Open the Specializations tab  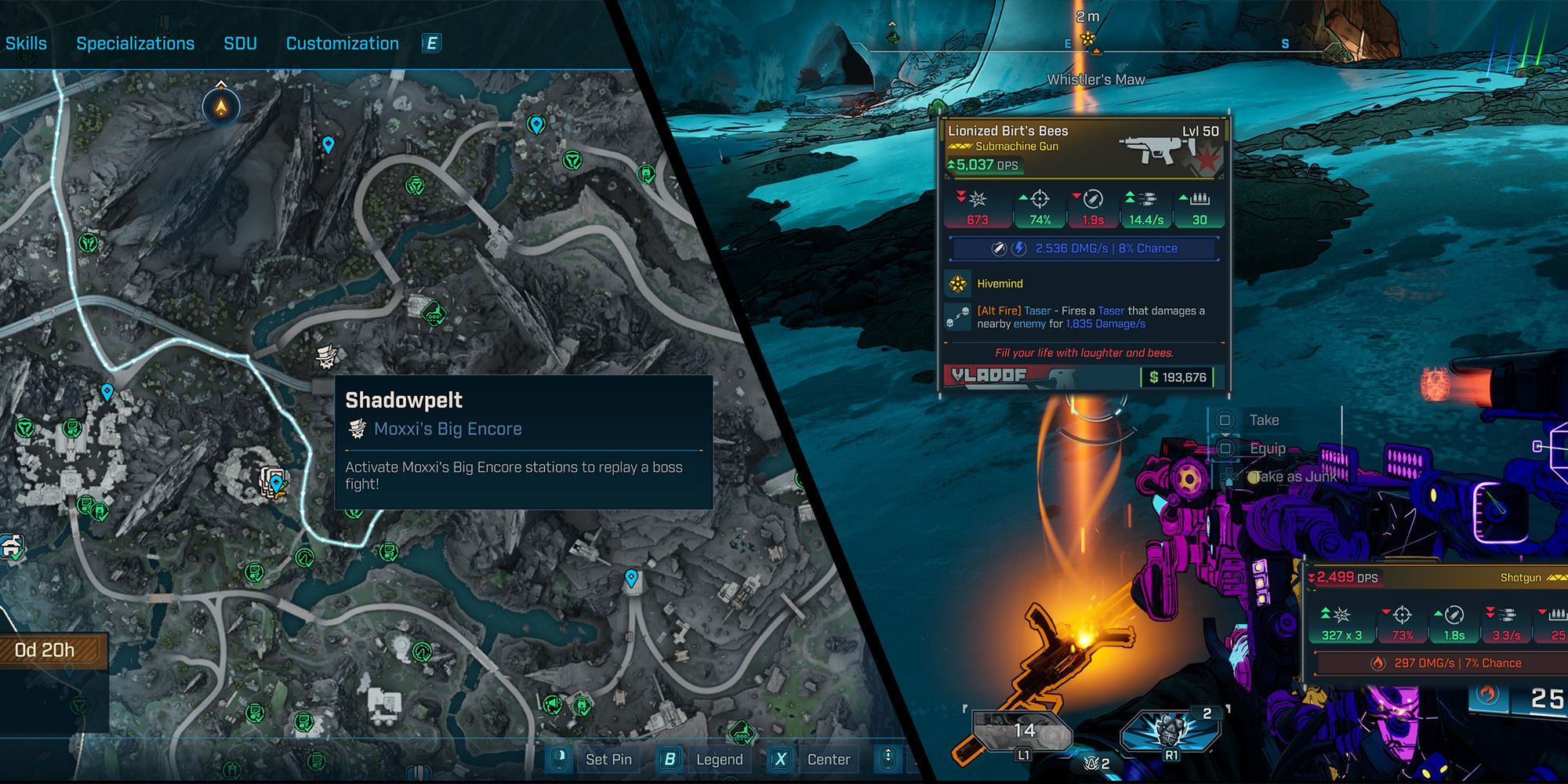point(135,44)
